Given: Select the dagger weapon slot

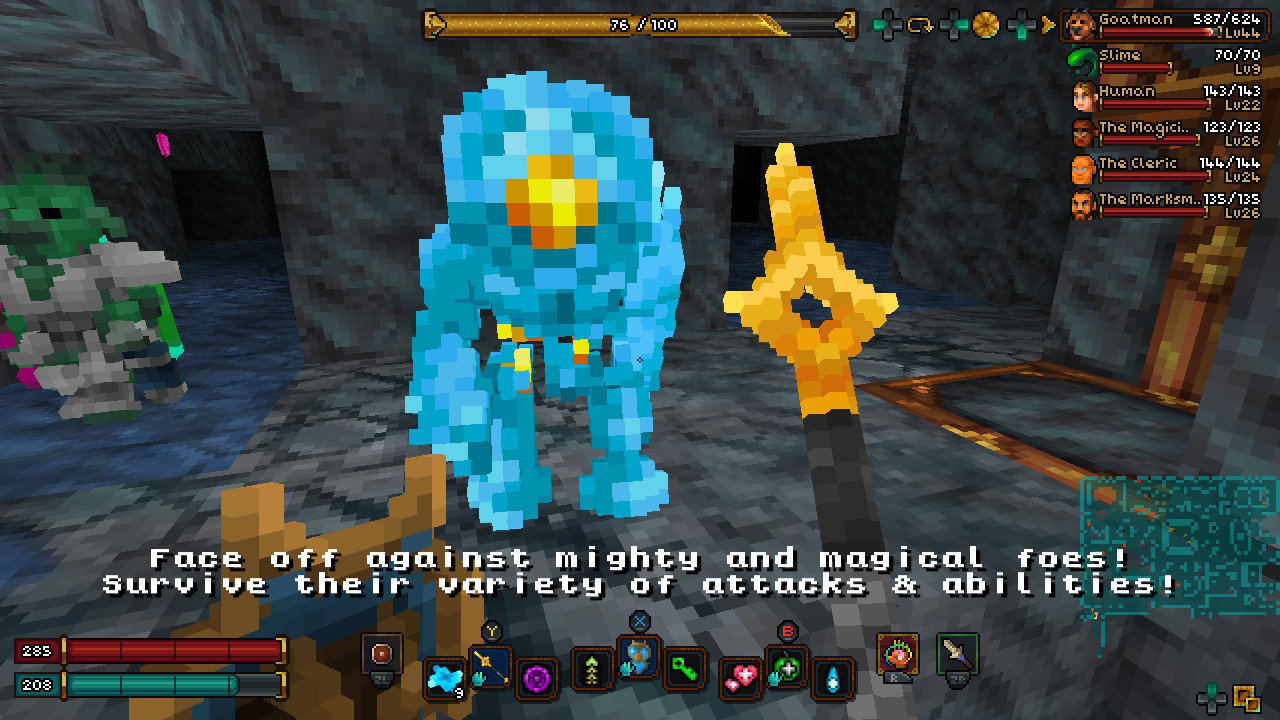Looking at the screenshot, I should (x=958, y=654).
